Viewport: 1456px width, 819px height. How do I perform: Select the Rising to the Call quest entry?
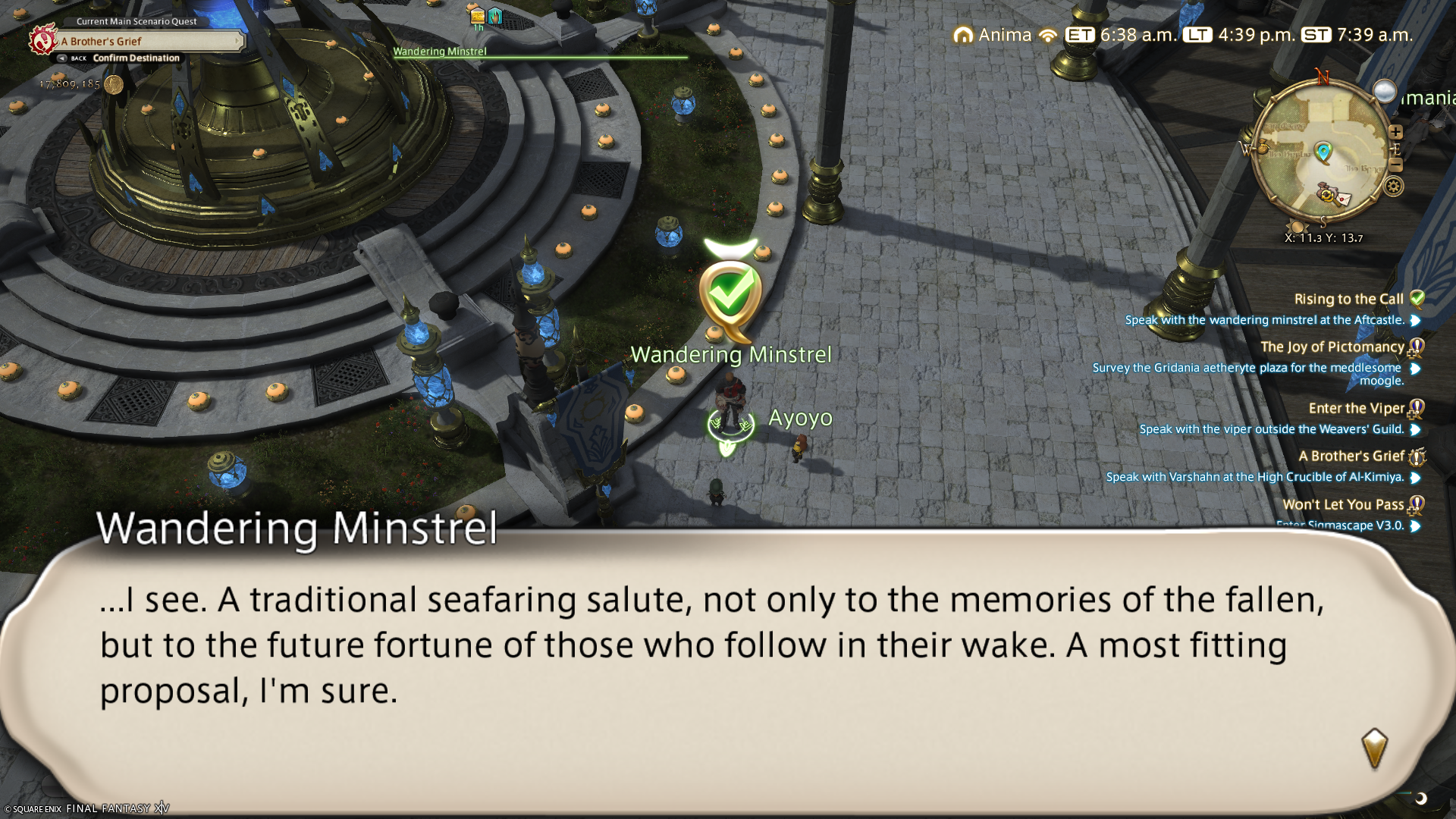[x=1348, y=300]
